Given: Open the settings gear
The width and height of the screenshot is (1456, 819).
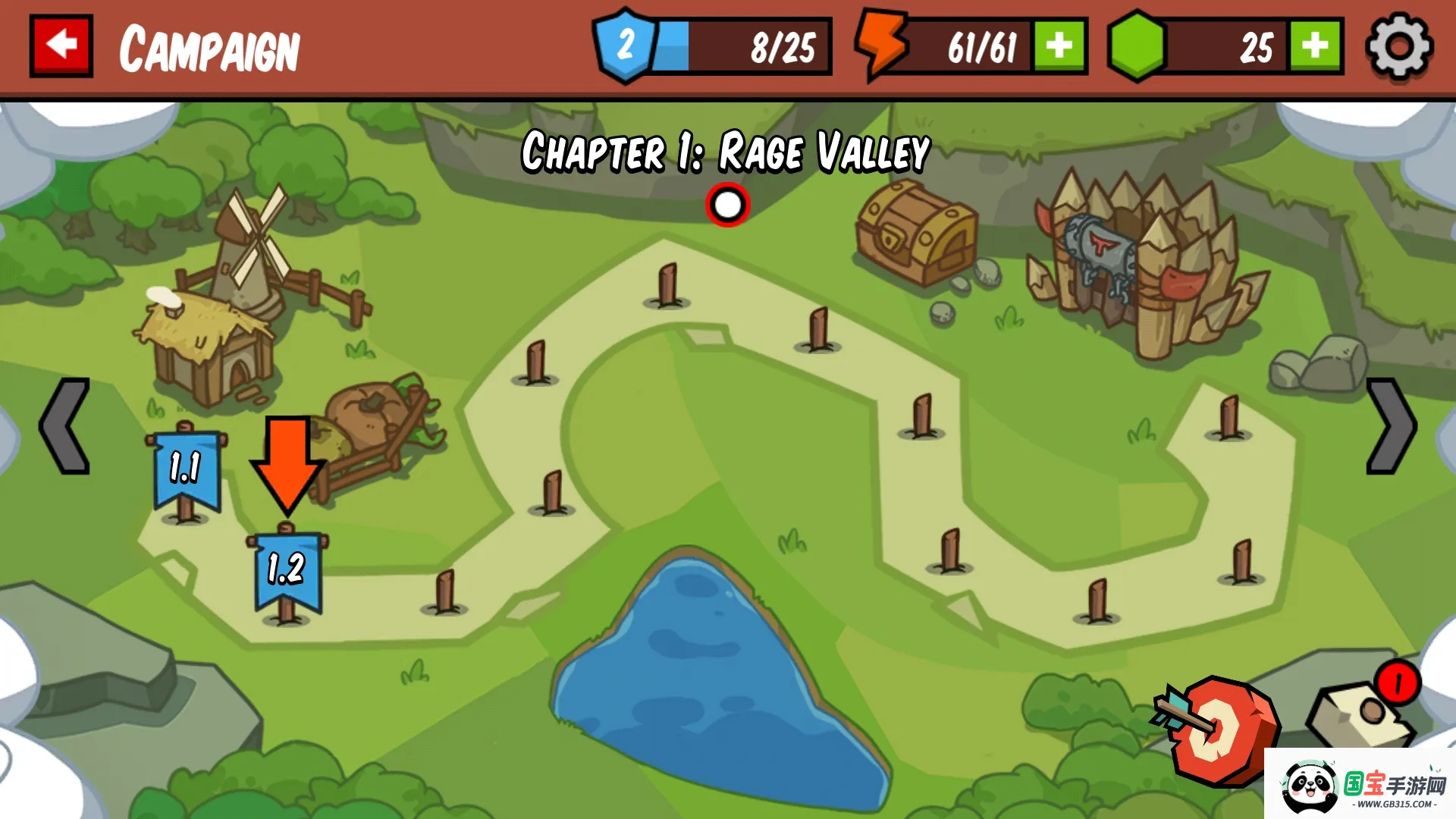Looking at the screenshot, I should click(x=1399, y=46).
